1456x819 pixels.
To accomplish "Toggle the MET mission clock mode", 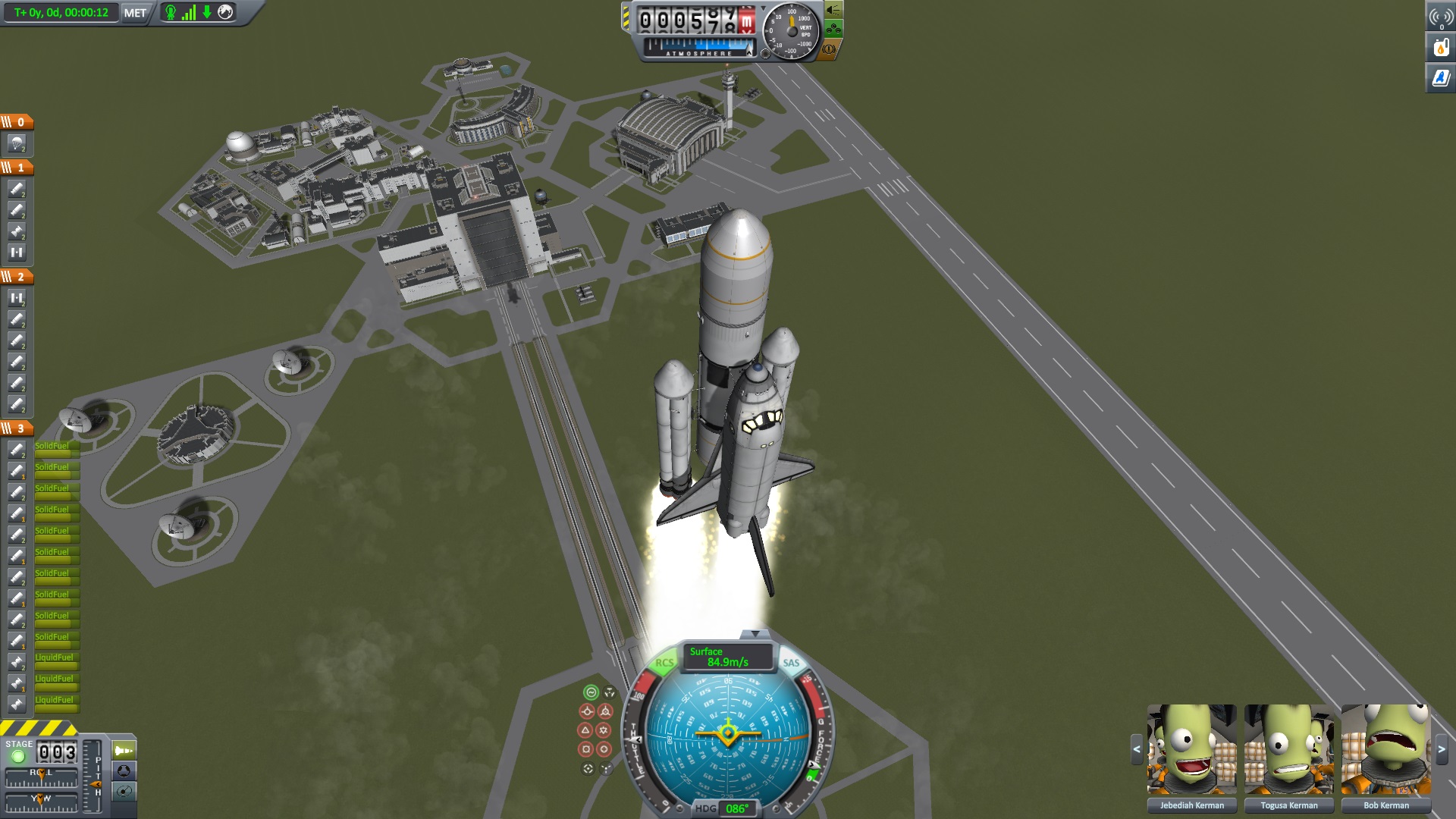I will point(135,13).
